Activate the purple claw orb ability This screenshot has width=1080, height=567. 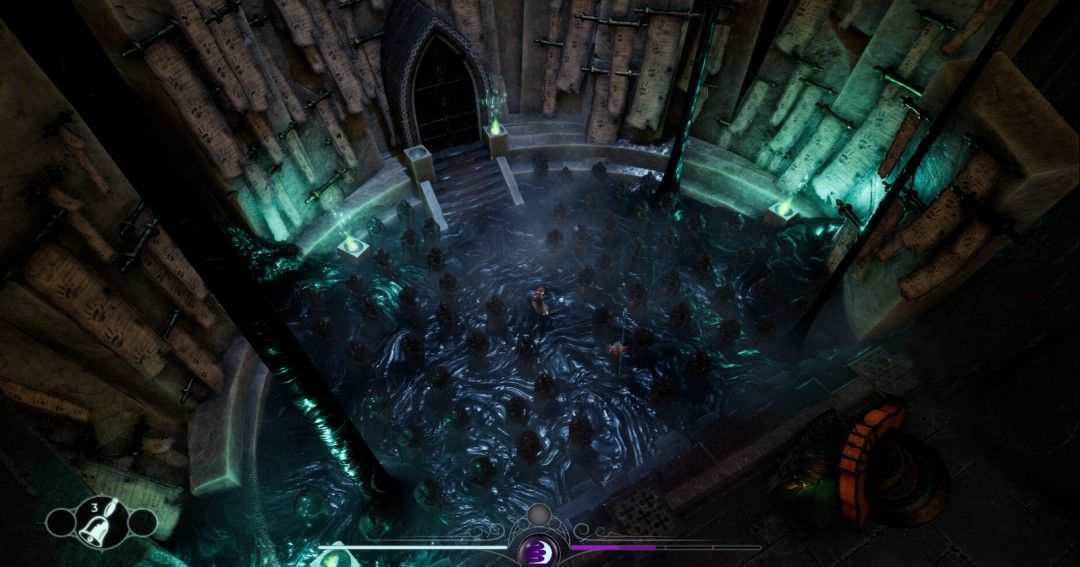coord(538,550)
